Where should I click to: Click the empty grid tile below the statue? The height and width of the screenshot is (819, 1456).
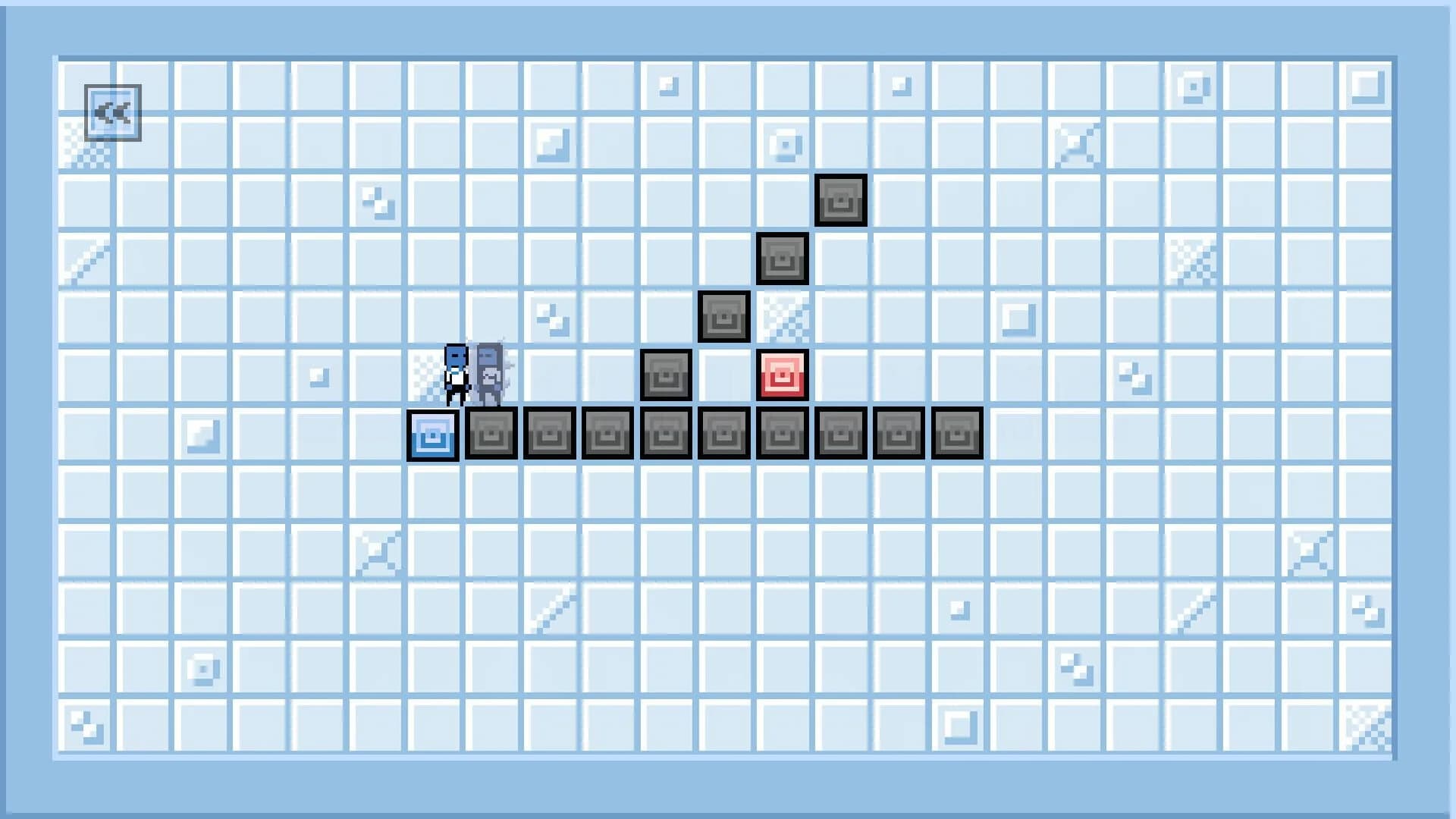tap(491, 491)
